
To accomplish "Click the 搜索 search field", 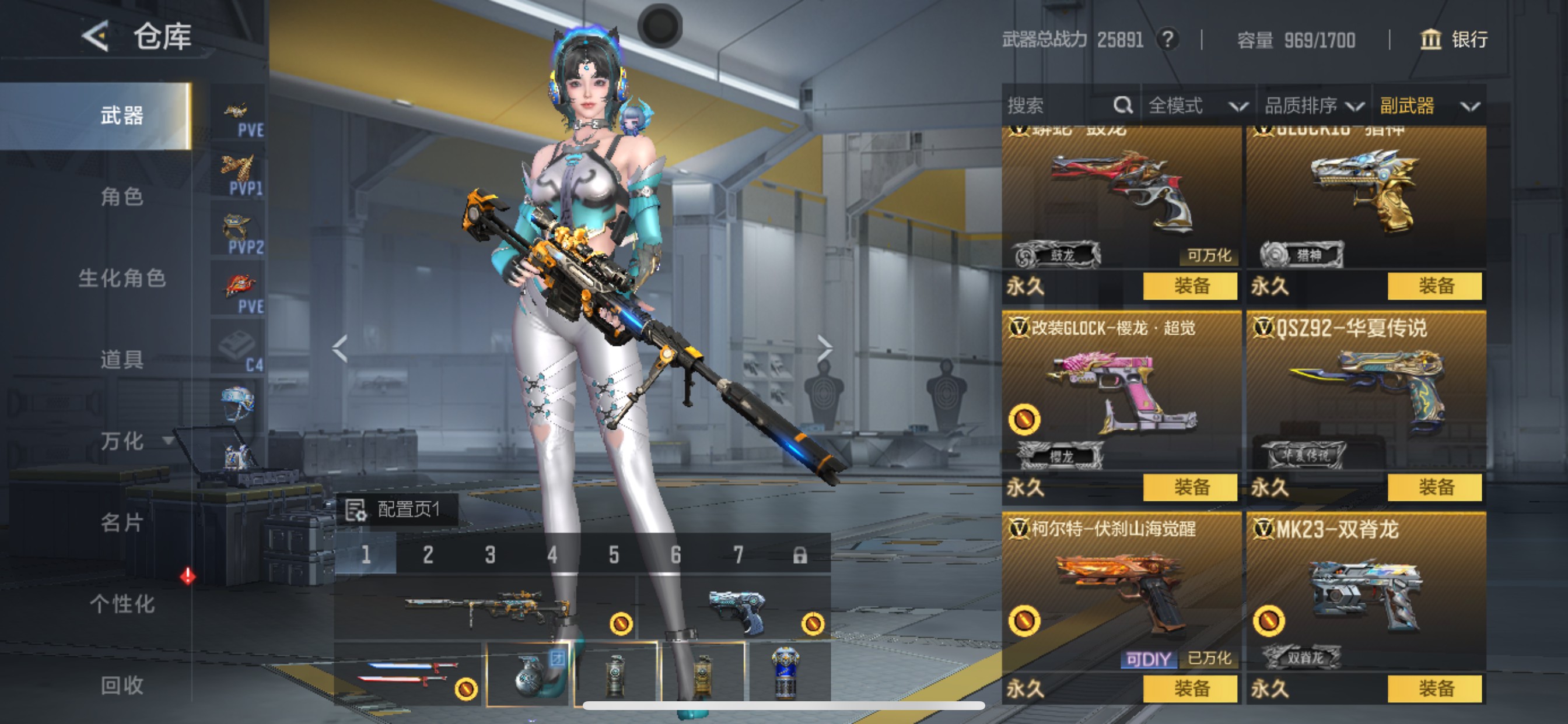I will 1059,106.
